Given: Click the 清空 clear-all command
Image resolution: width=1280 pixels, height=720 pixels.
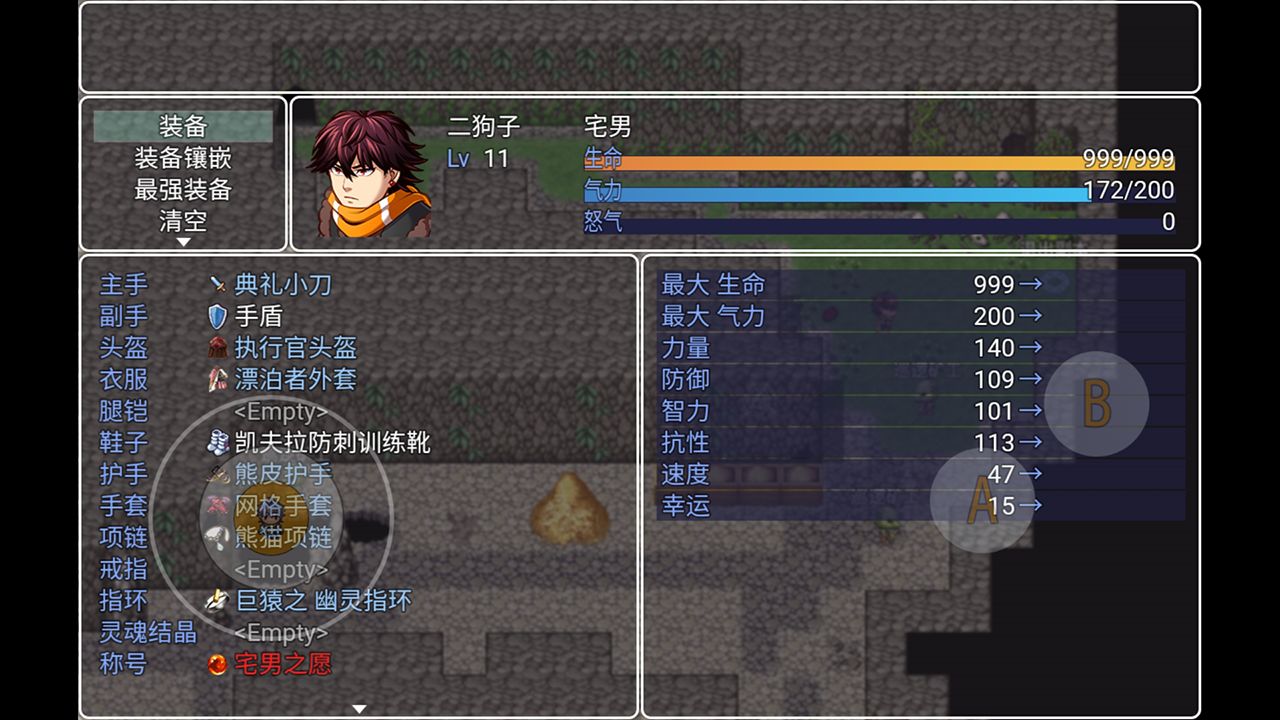Looking at the screenshot, I should [x=182, y=222].
